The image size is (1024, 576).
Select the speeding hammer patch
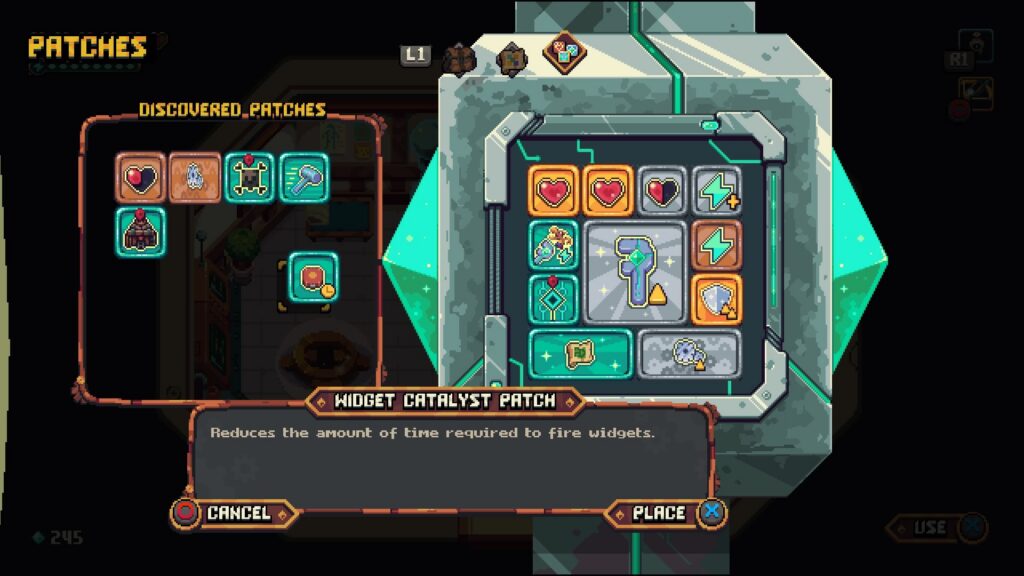(303, 178)
